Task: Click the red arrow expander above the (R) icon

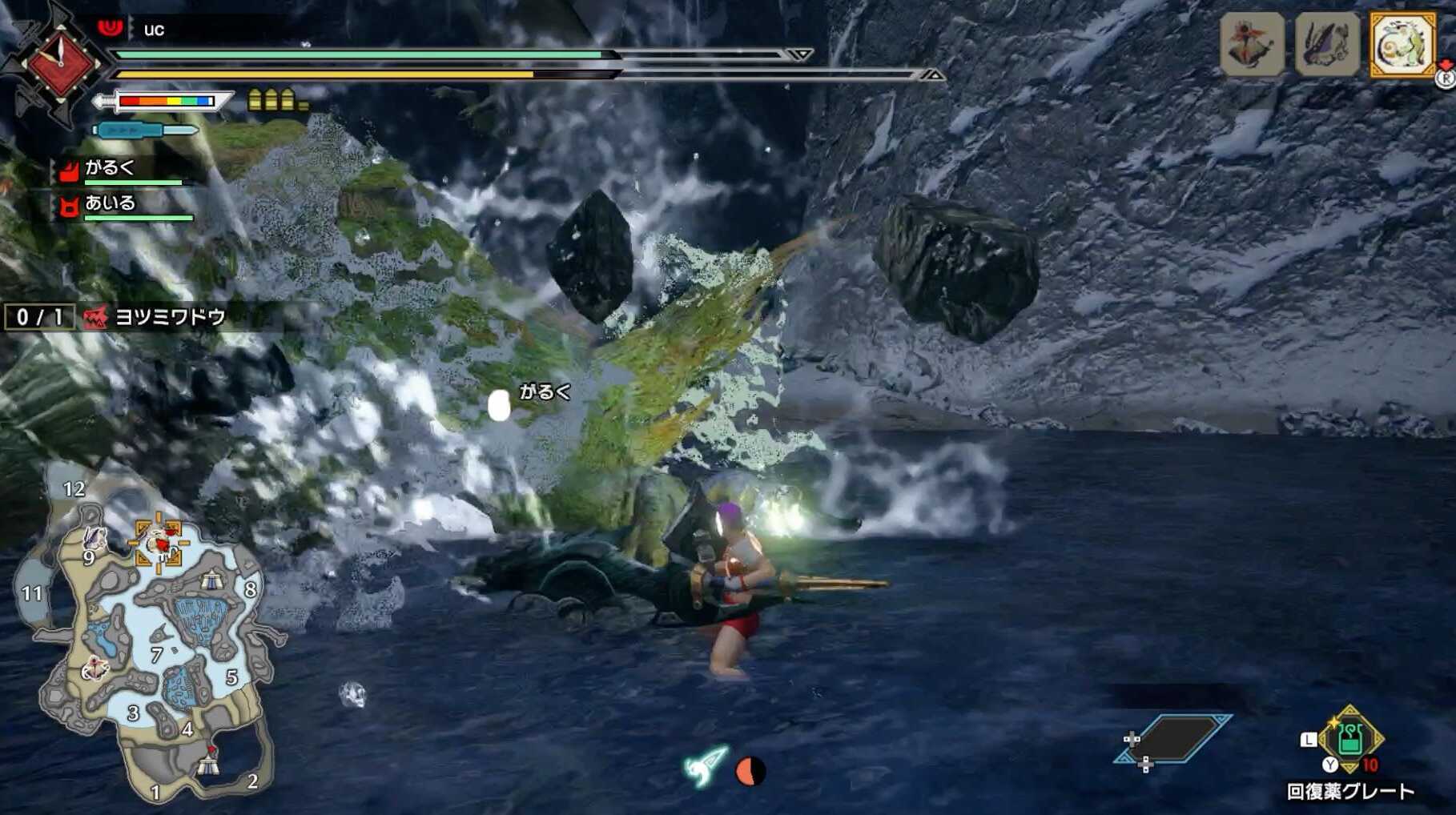Action: tap(1444, 64)
